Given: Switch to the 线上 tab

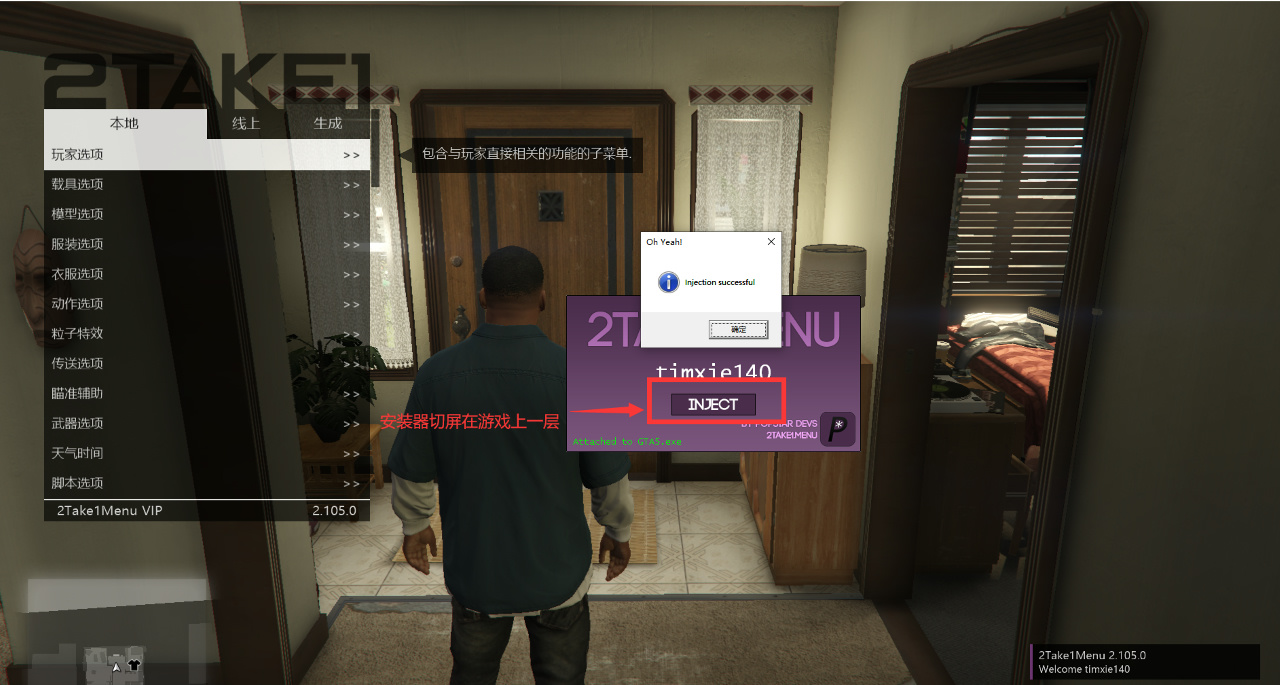Looking at the screenshot, I should [246, 124].
